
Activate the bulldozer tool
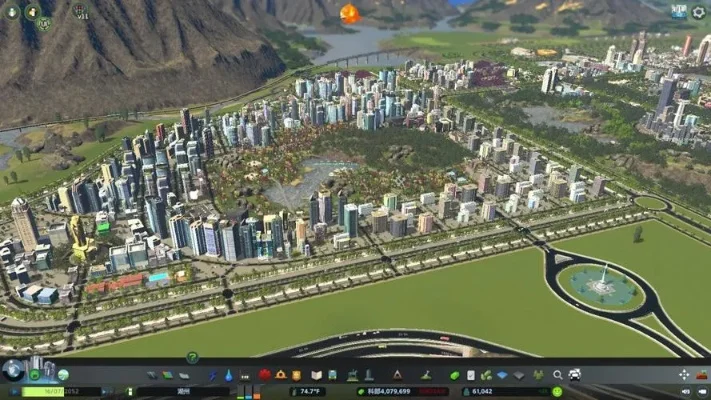point(575,375)
